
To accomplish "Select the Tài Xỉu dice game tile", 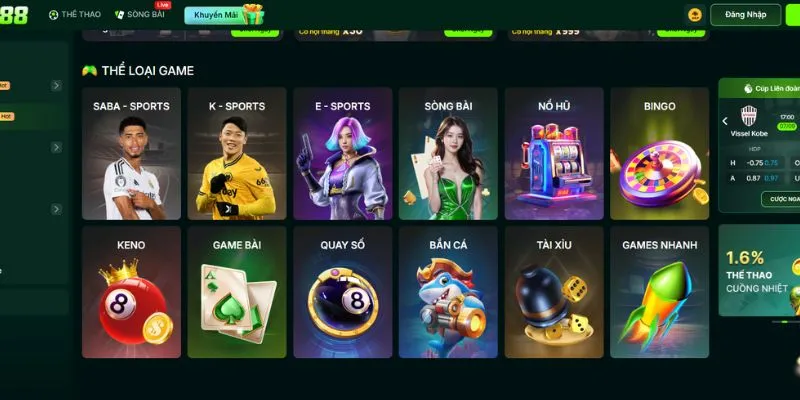I will coord(554,291).
